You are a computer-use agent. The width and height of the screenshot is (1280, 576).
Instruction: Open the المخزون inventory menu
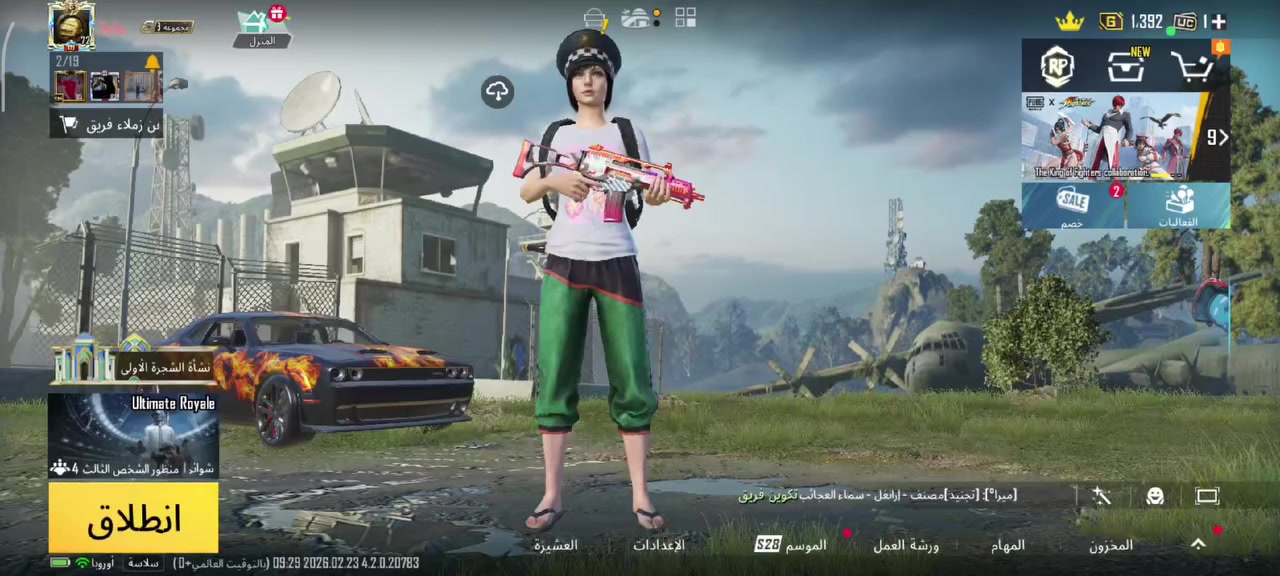click(1111, 545)
